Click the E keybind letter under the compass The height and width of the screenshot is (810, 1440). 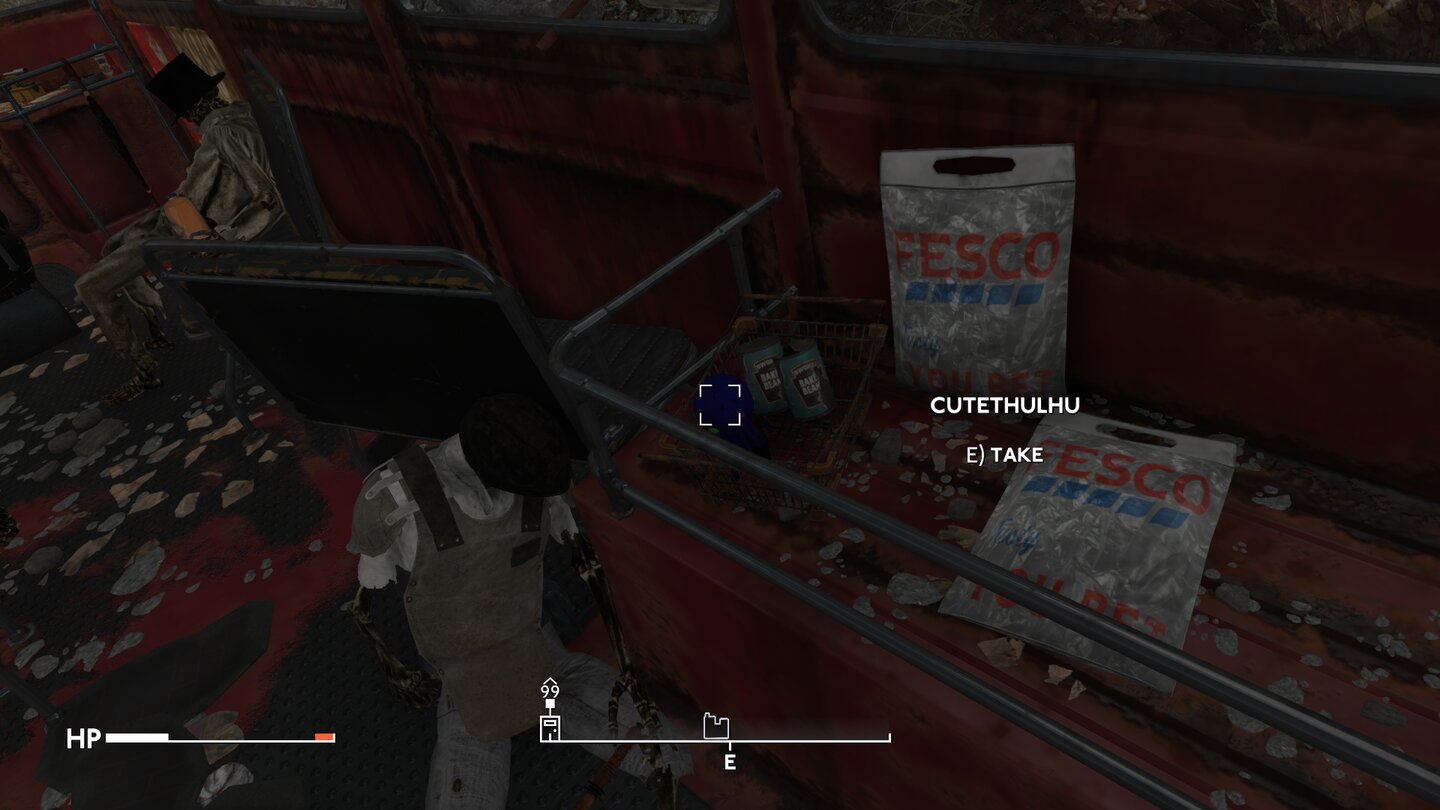(730, 762)
